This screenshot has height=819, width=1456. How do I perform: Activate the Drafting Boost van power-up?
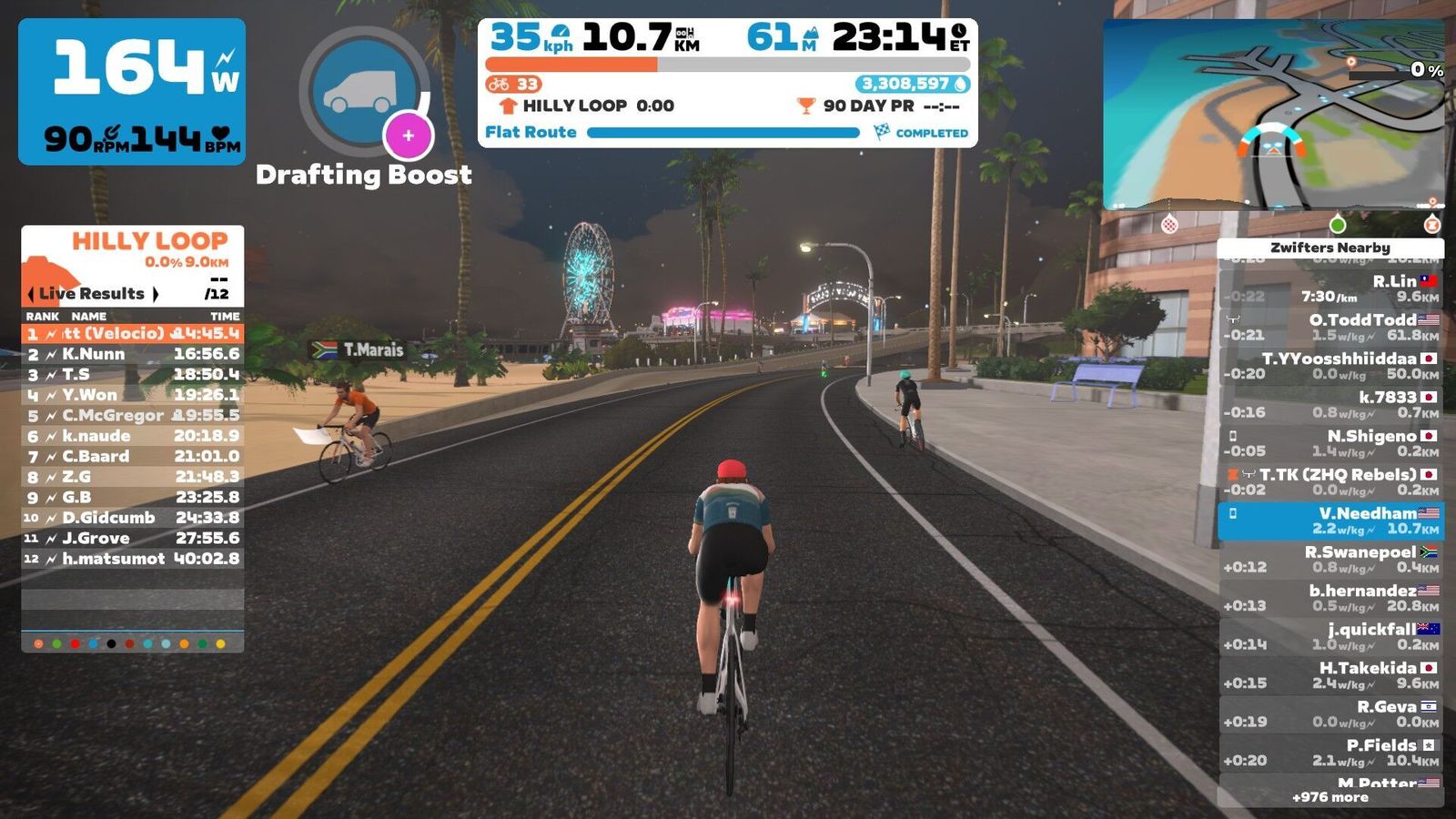(x=364, y=92)
